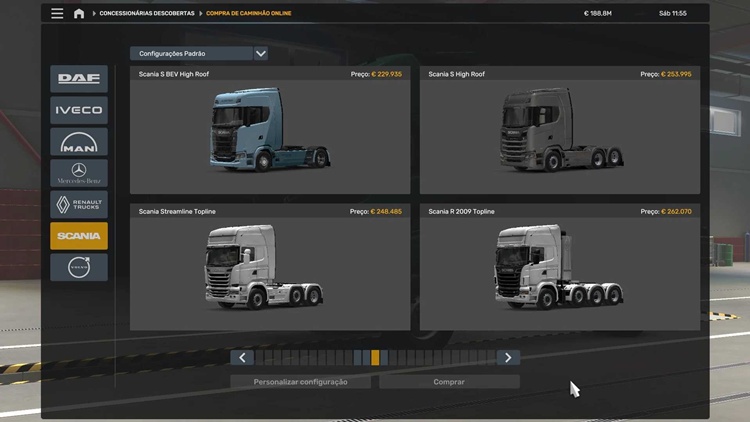Expand the Configurações Padrão dropdown
The height and width of the screenshot is (422, 750).
pos(199,53)
